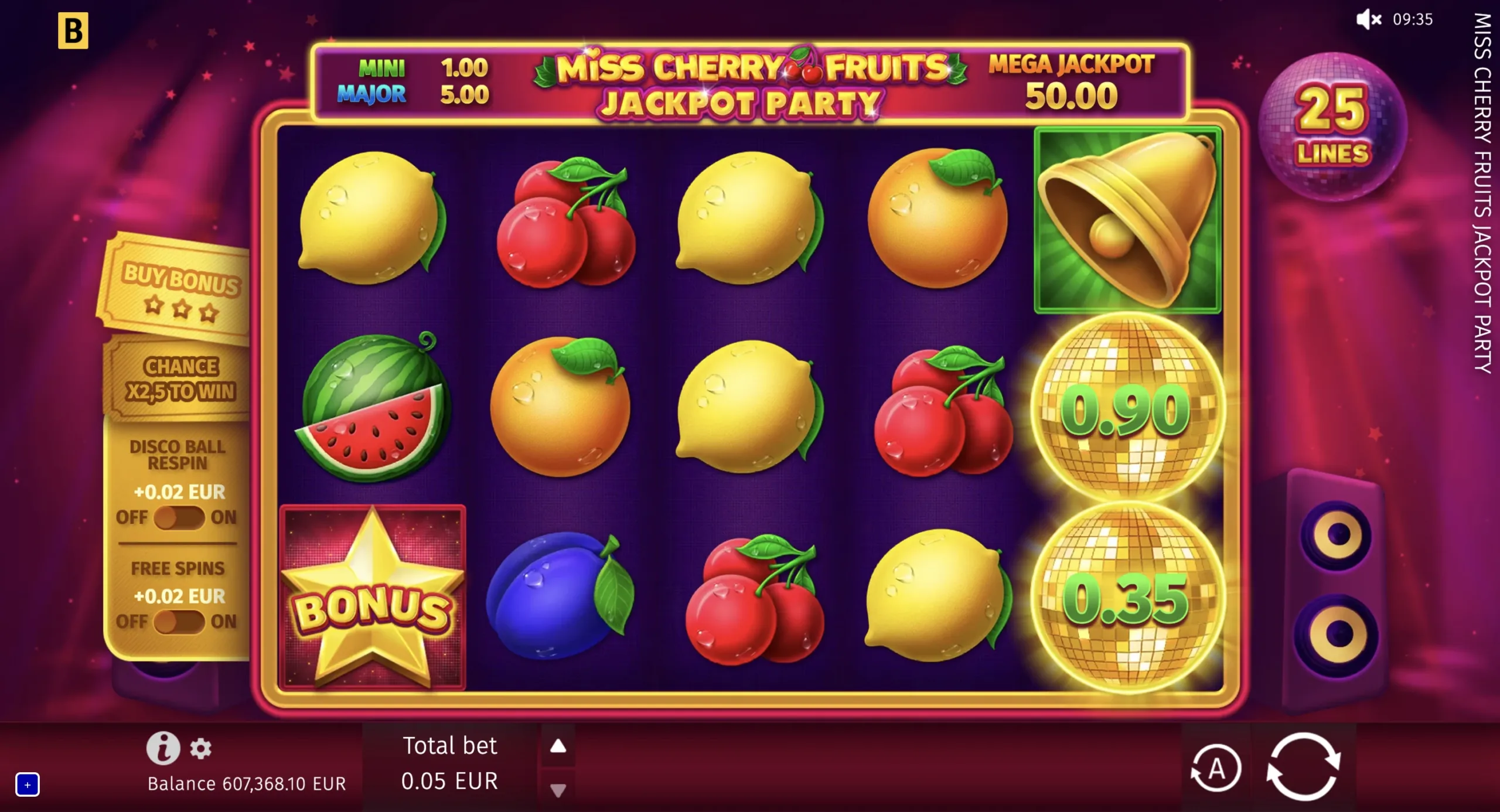Click the blue plus deposit button
The height and width of the screenshot is (812, 1500).
[x=28, y=785]
